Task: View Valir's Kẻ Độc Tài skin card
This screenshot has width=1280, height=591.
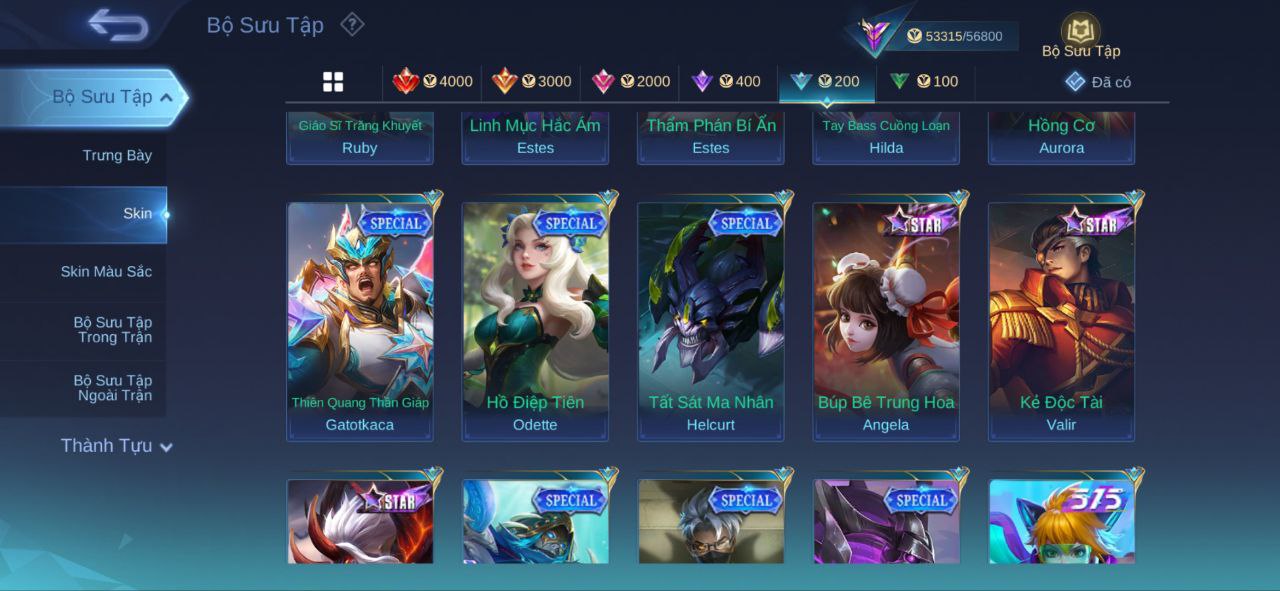Action: (x=1061, y=321)
